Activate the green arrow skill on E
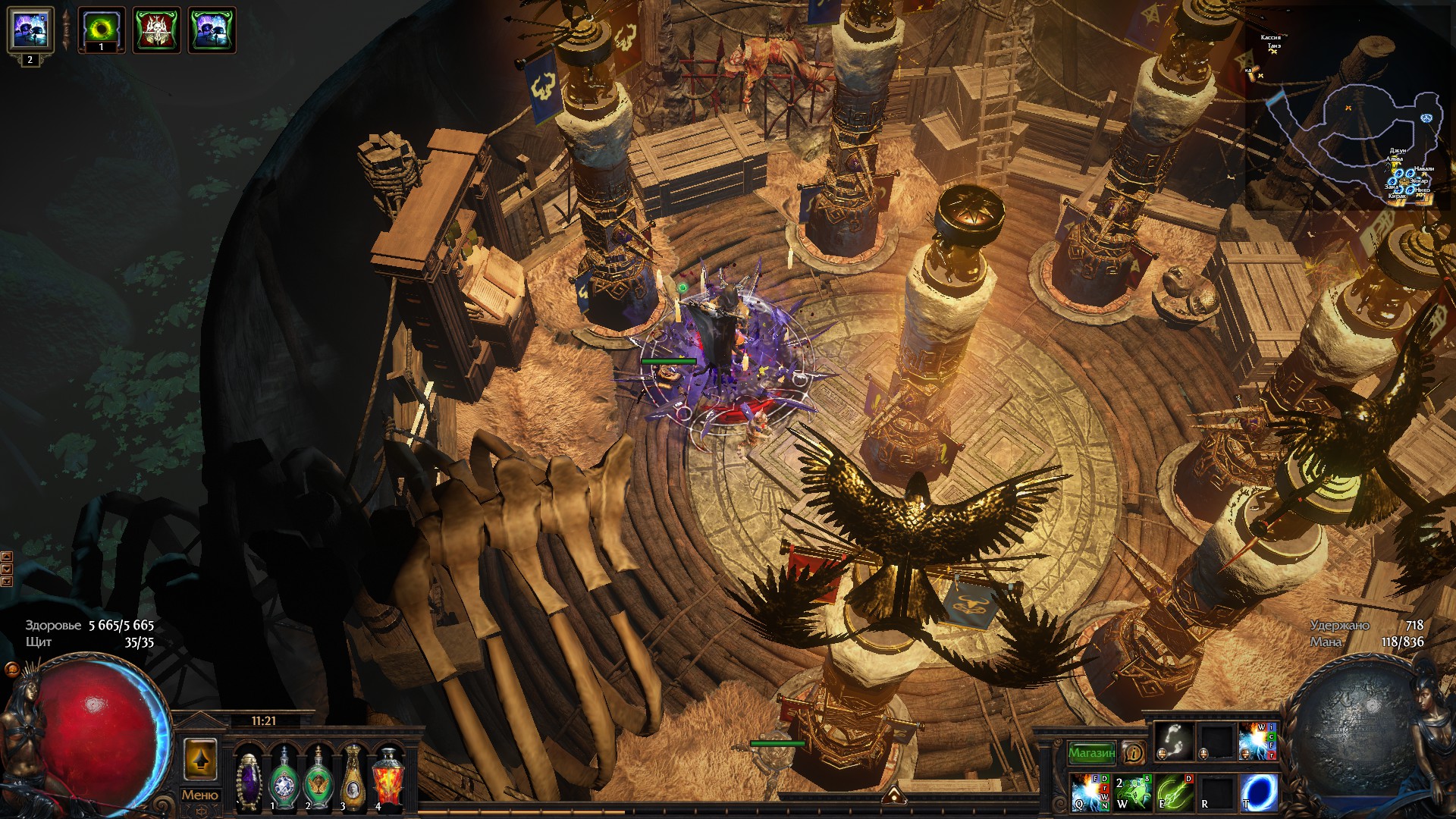Viewport: 1456px width, 819px height. coord(1174,792)
